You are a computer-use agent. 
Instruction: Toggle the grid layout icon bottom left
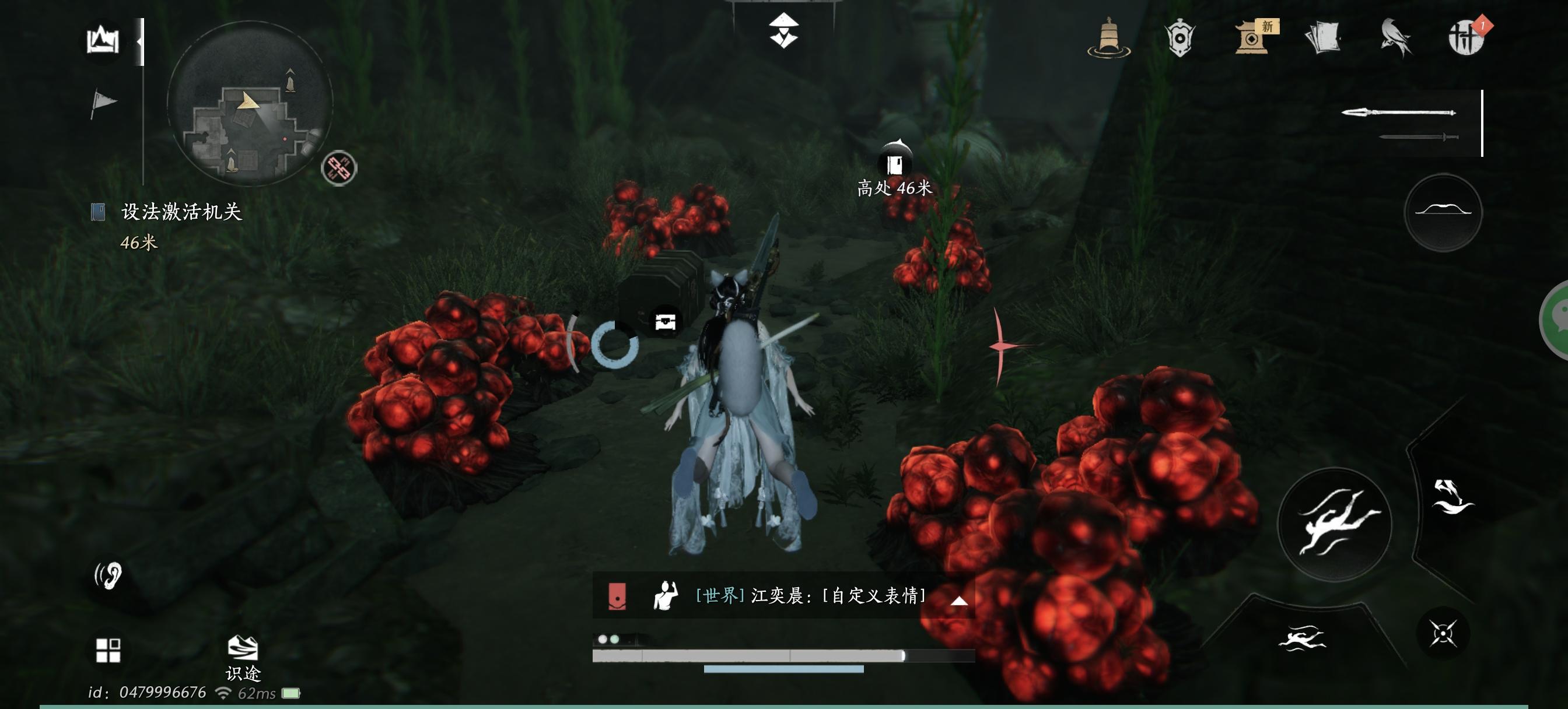point(110,651)
